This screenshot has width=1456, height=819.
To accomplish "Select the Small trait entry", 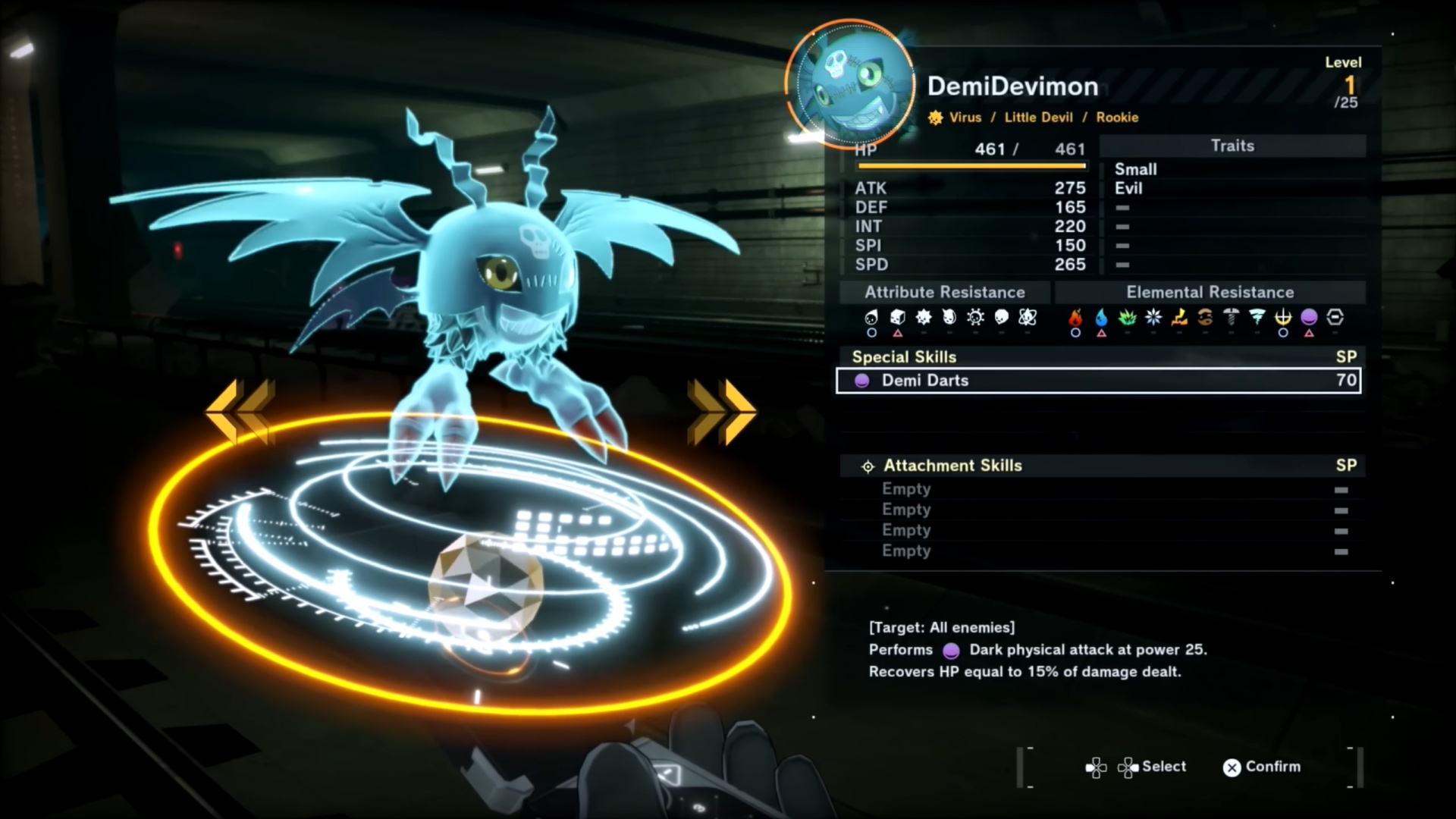I will pyautogui.click(x=1136, y=169).
